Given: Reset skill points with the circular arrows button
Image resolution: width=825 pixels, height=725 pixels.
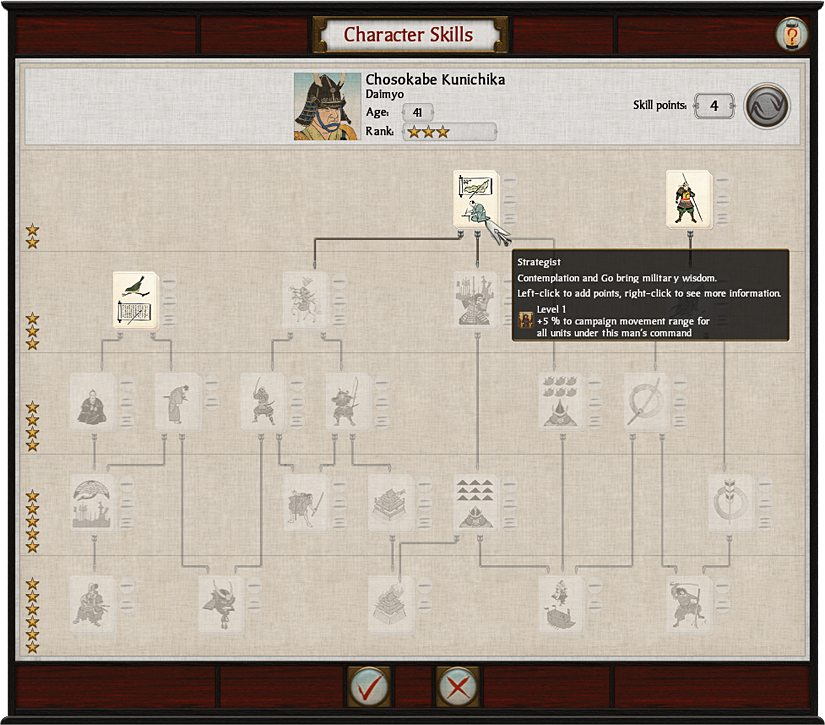Looking at the screenshot, I should (x=767, y=105).
